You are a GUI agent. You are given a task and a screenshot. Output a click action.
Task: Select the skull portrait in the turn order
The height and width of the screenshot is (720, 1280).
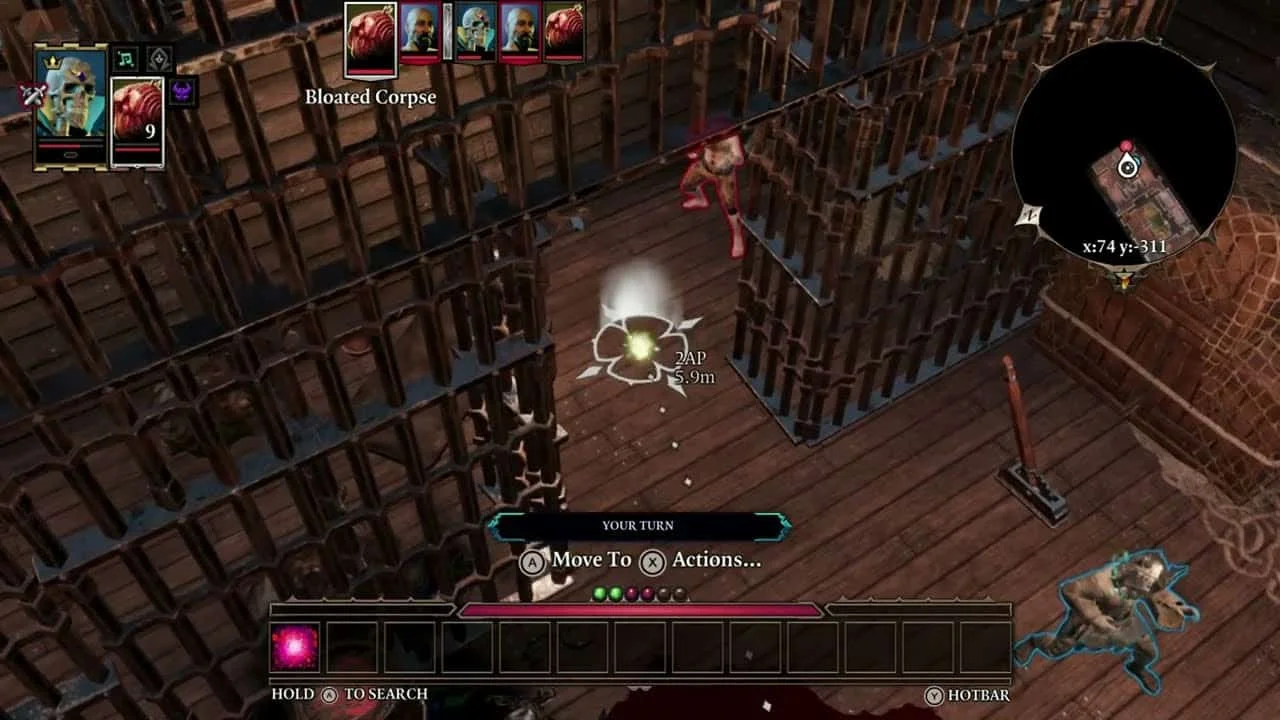[x=475, y=32]
